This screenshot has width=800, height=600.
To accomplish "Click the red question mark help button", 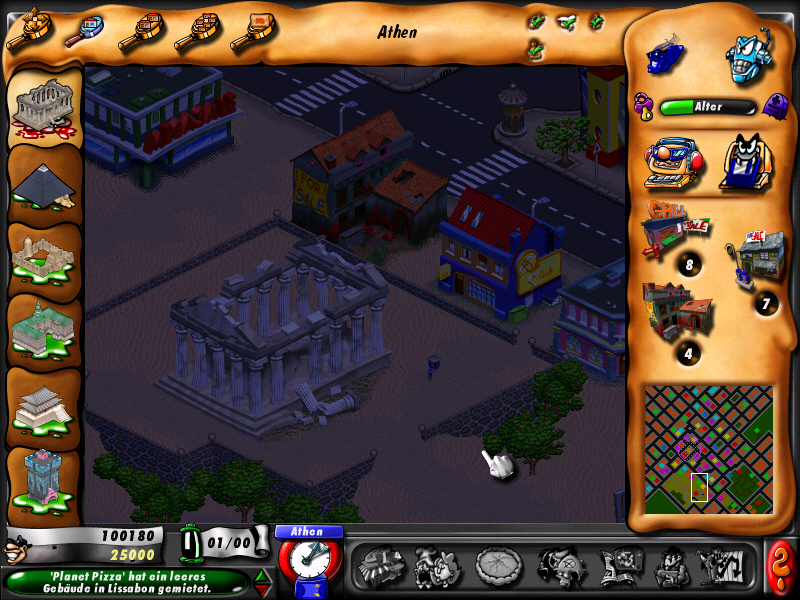I will tap(780, 567).
